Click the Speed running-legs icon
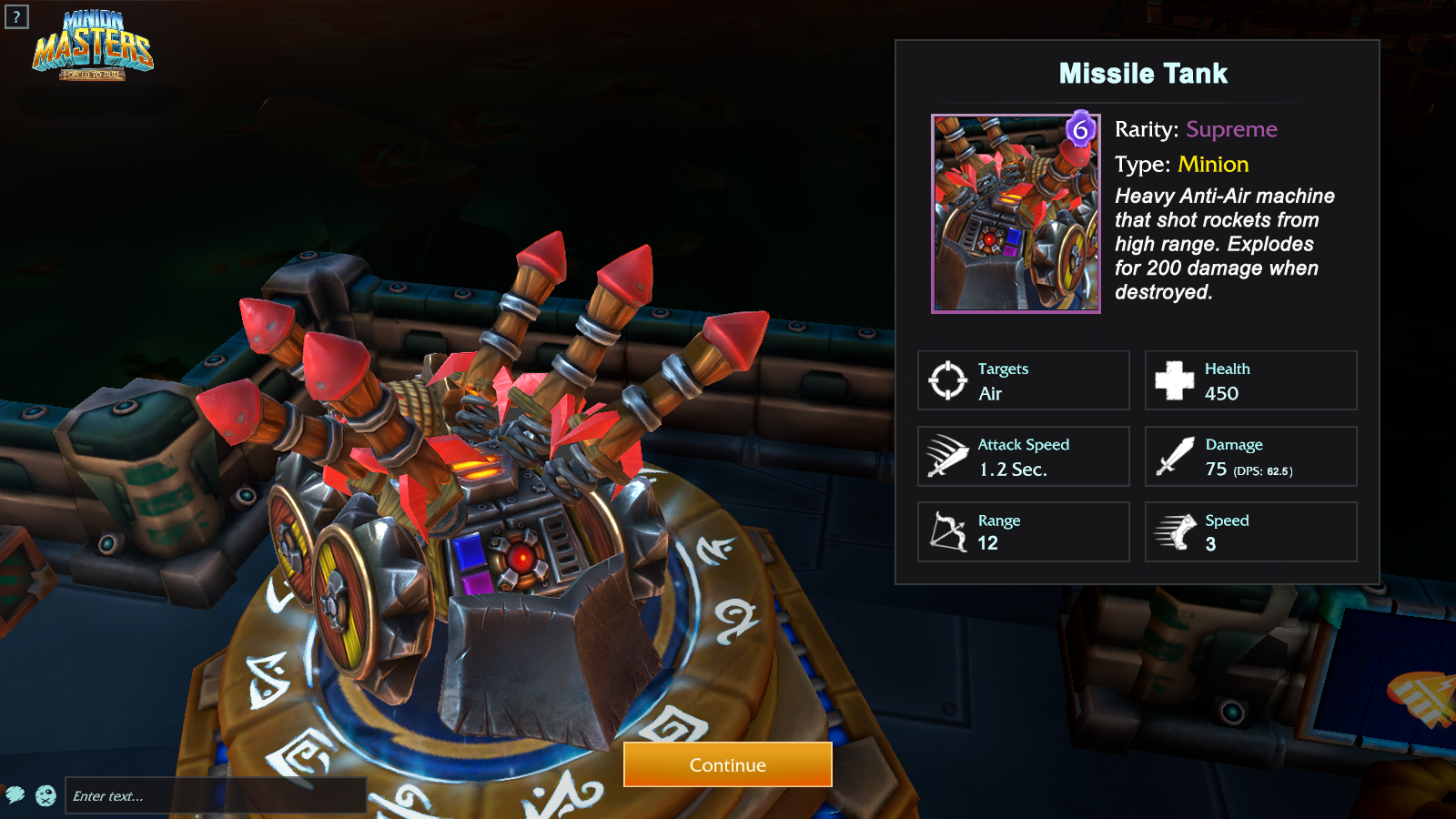Image resolution: width=1456 pixels, height=819 pixels. [x=1176, y=531]
